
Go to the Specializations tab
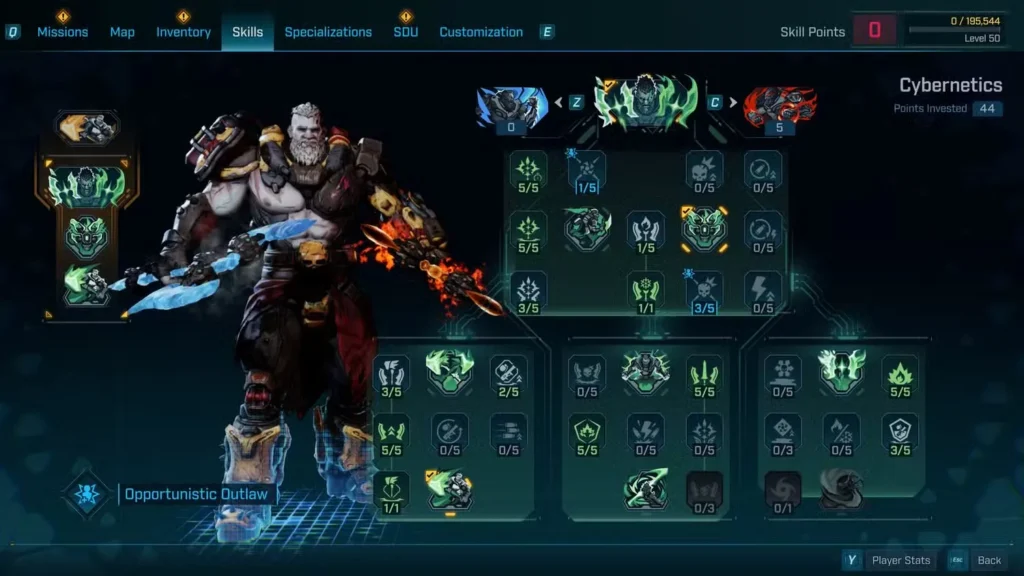tap(328, 32)
